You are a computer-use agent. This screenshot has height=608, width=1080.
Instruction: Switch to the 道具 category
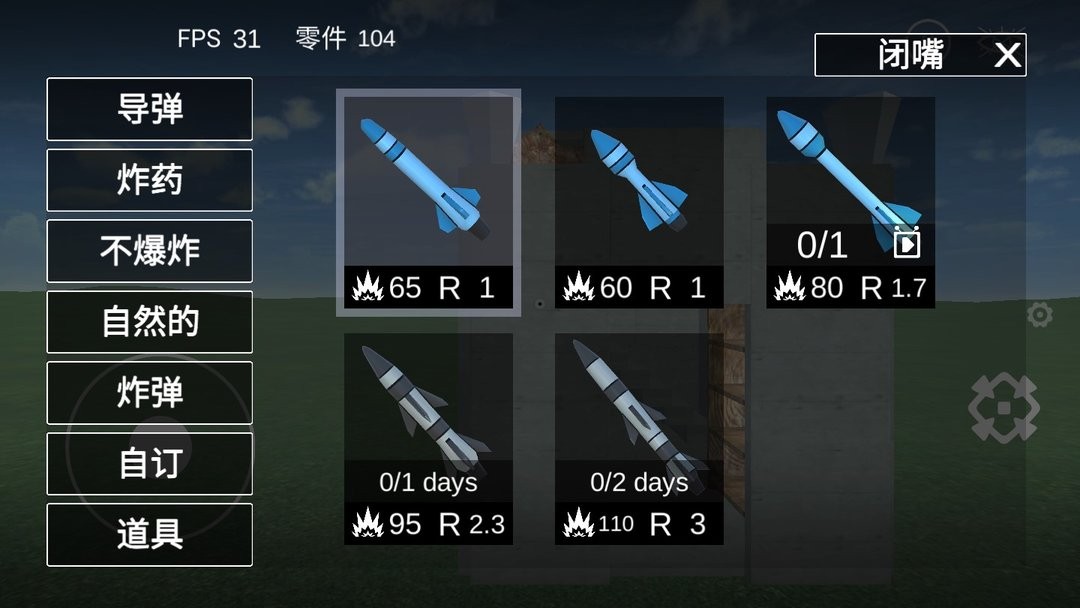[x=150, y=535]
